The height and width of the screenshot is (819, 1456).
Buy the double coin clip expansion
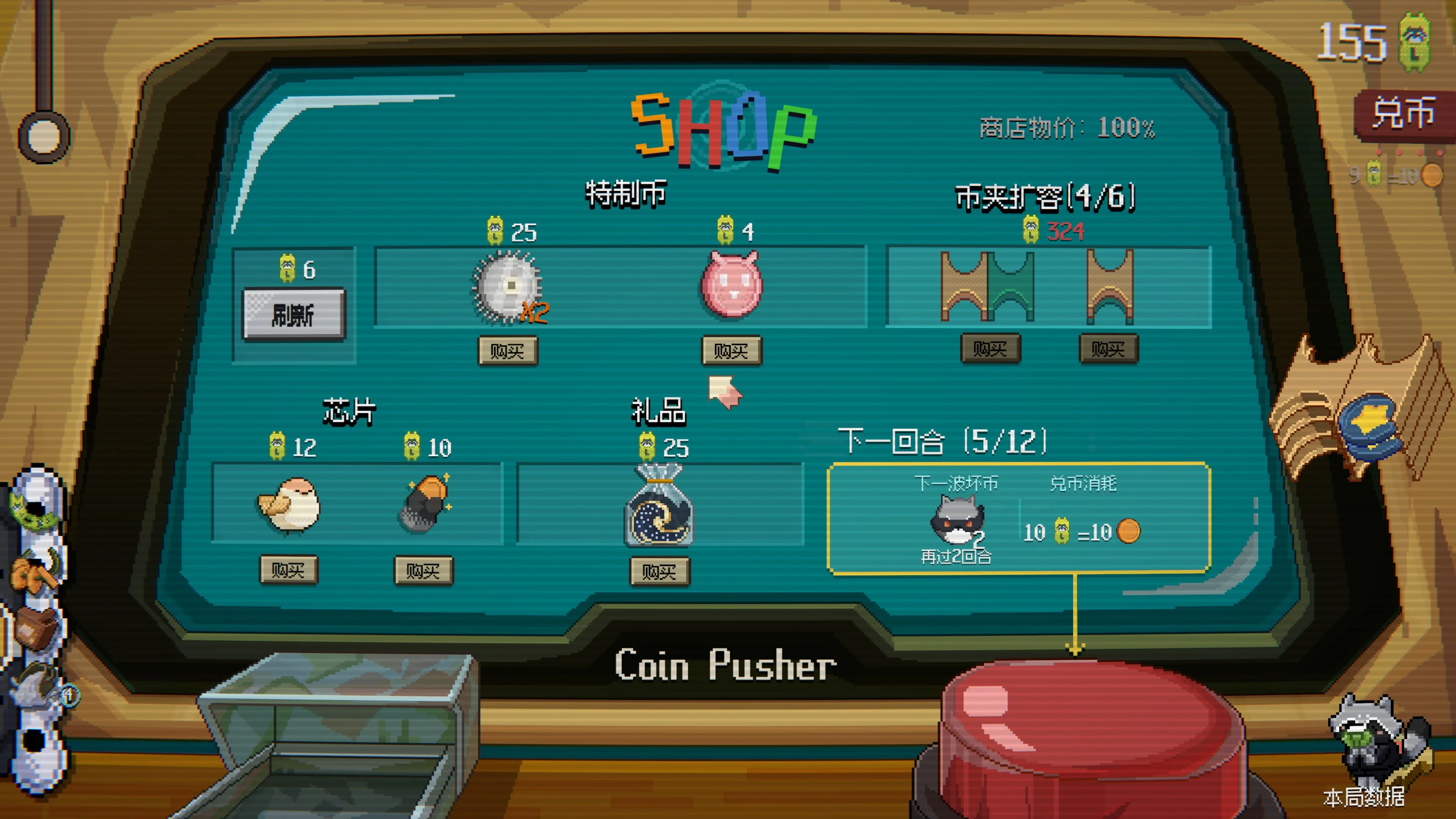click(990, 348)
